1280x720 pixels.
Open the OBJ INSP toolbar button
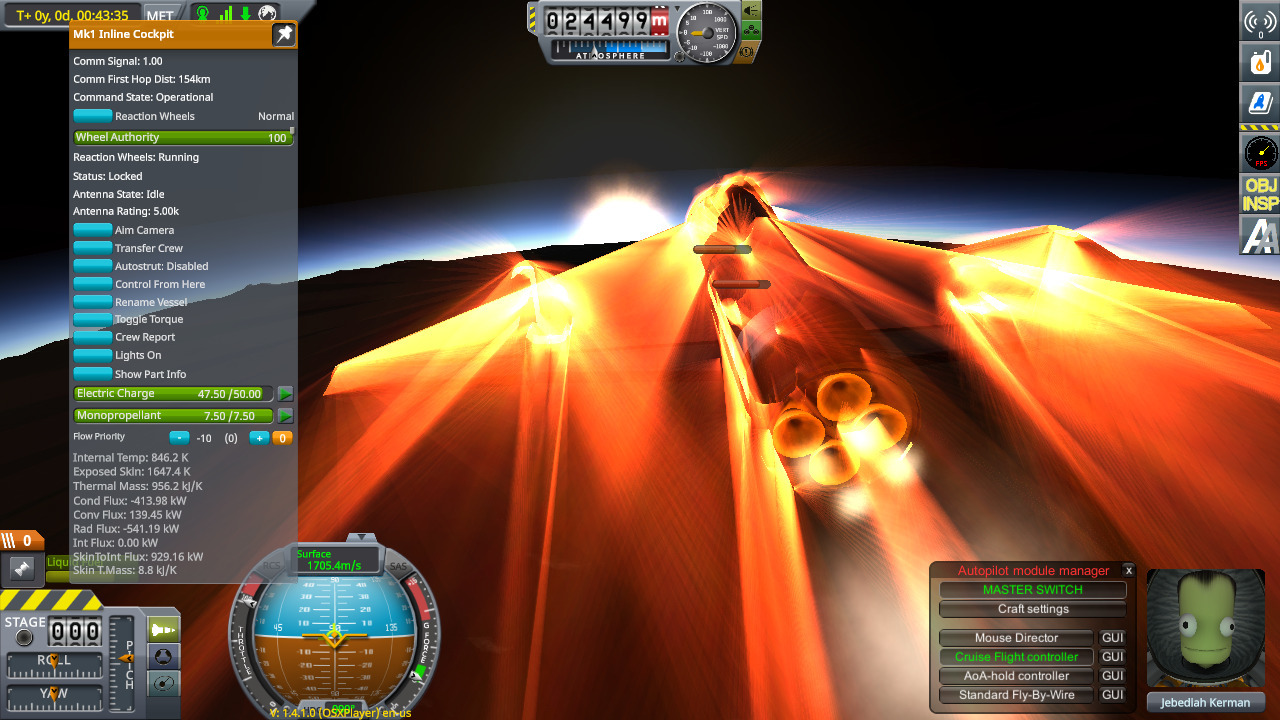pos(1260,194)
